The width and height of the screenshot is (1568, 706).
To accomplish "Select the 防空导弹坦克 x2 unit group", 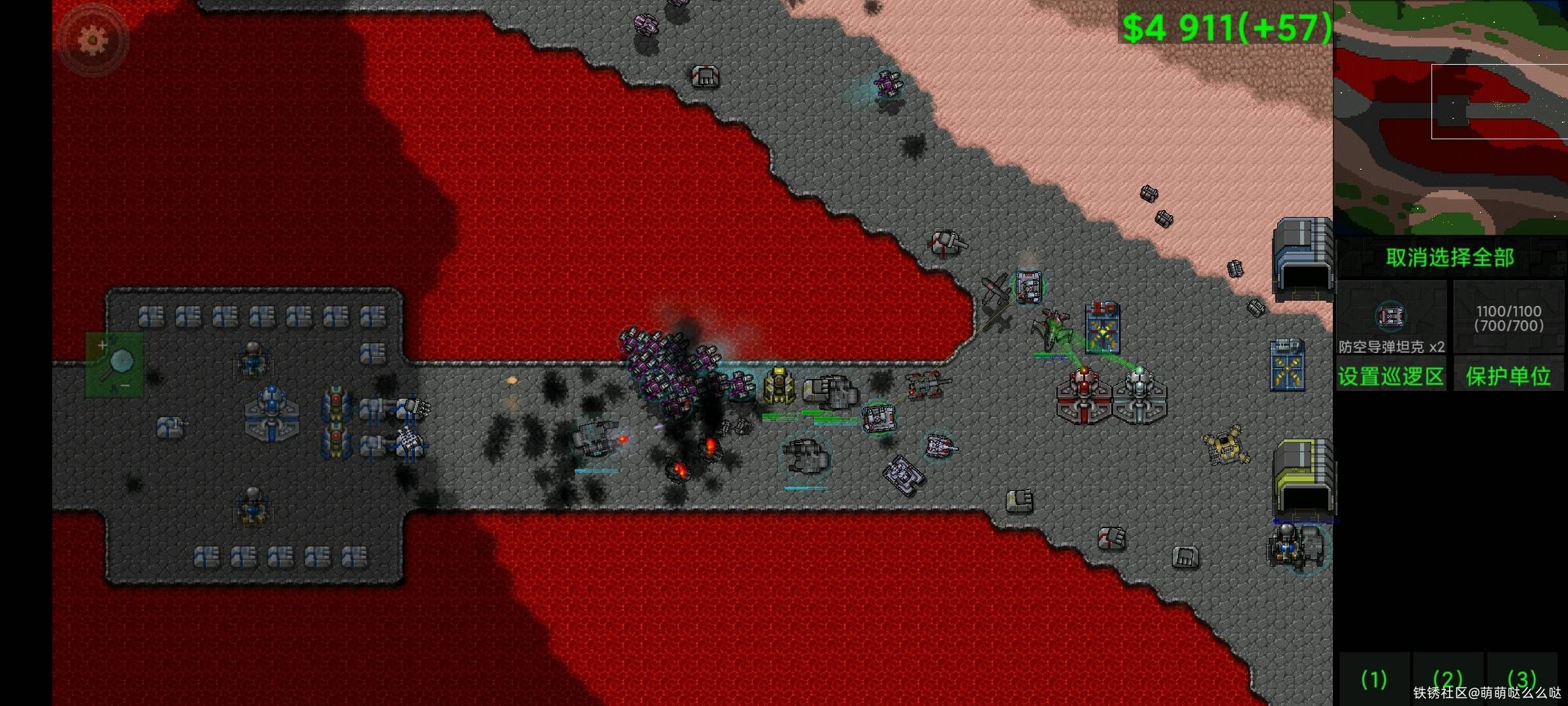I will [x=1391, y=319].
